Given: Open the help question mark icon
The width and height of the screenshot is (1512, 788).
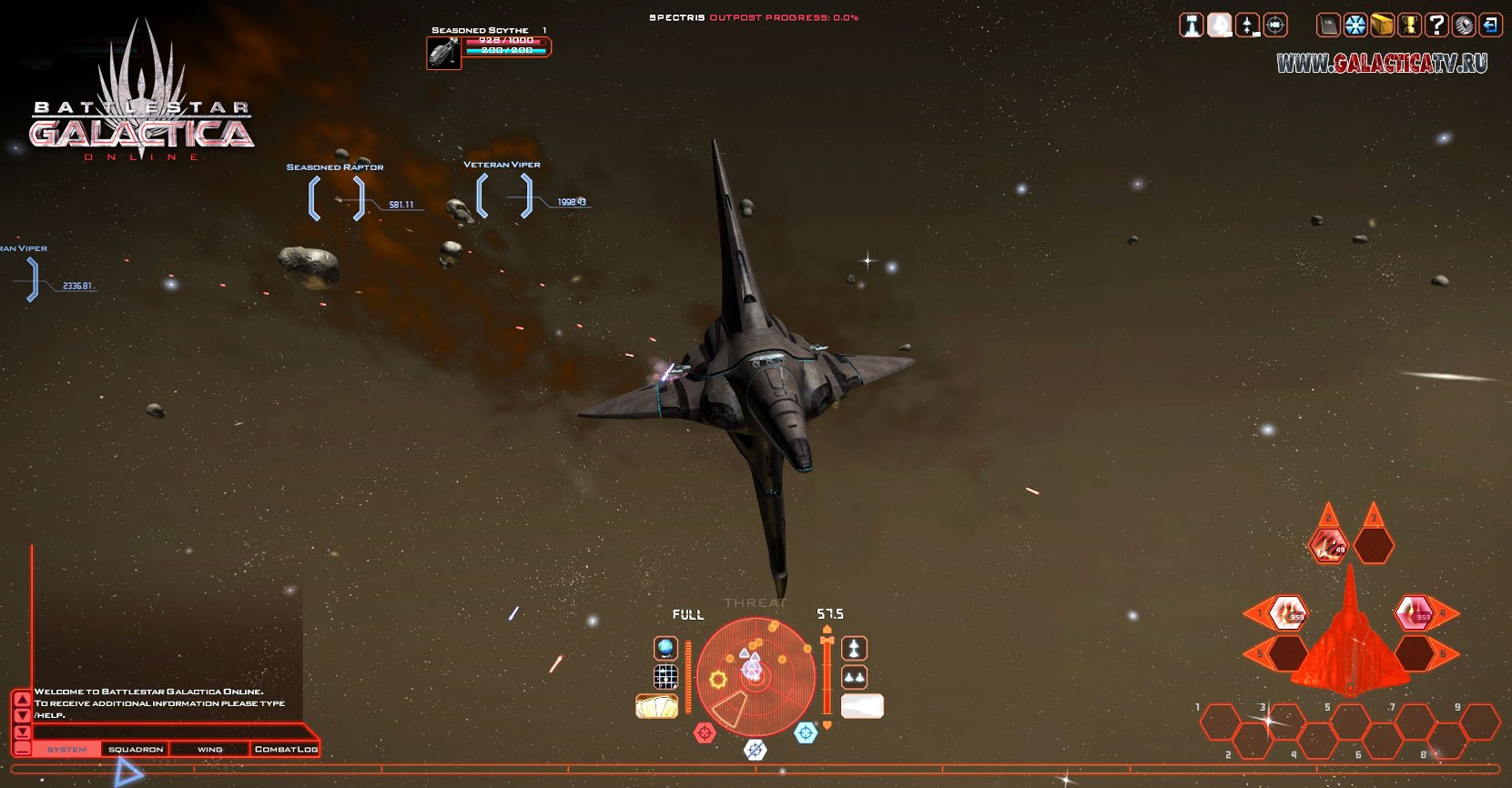Looking at the screenshot, I should (x=1436, y=25).
